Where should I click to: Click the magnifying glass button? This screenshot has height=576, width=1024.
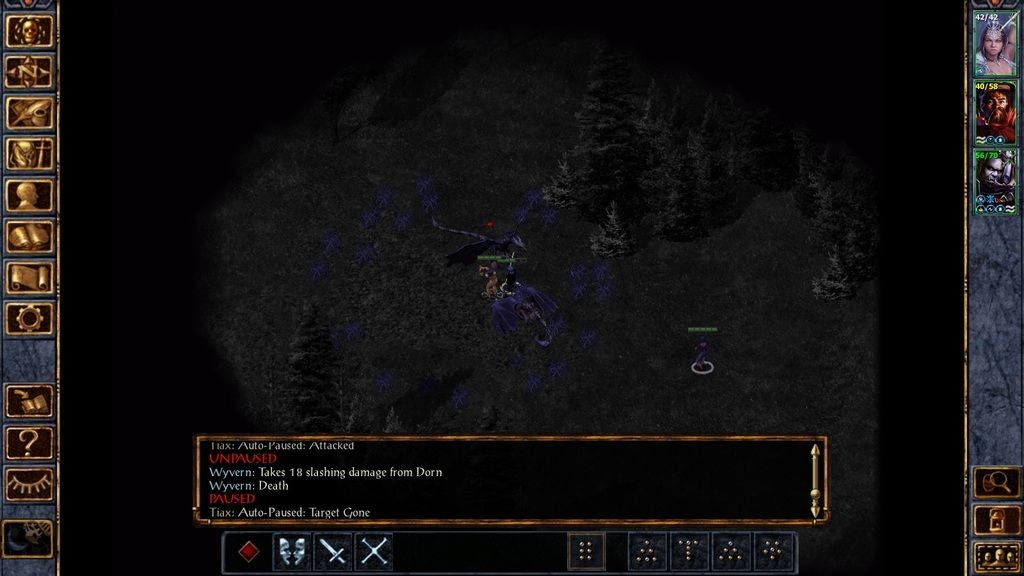point(996,483)
